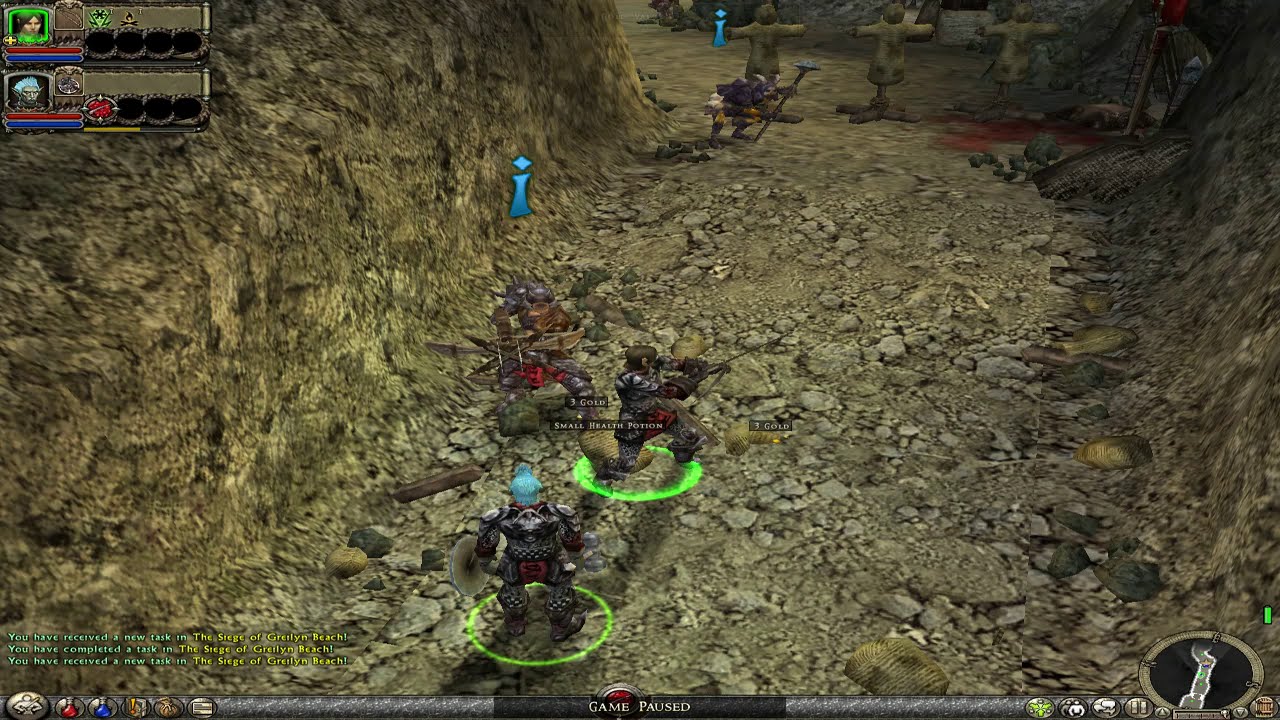Open the character inventory panel
This screenshot has height=720, width=1280.
(26, 706)
